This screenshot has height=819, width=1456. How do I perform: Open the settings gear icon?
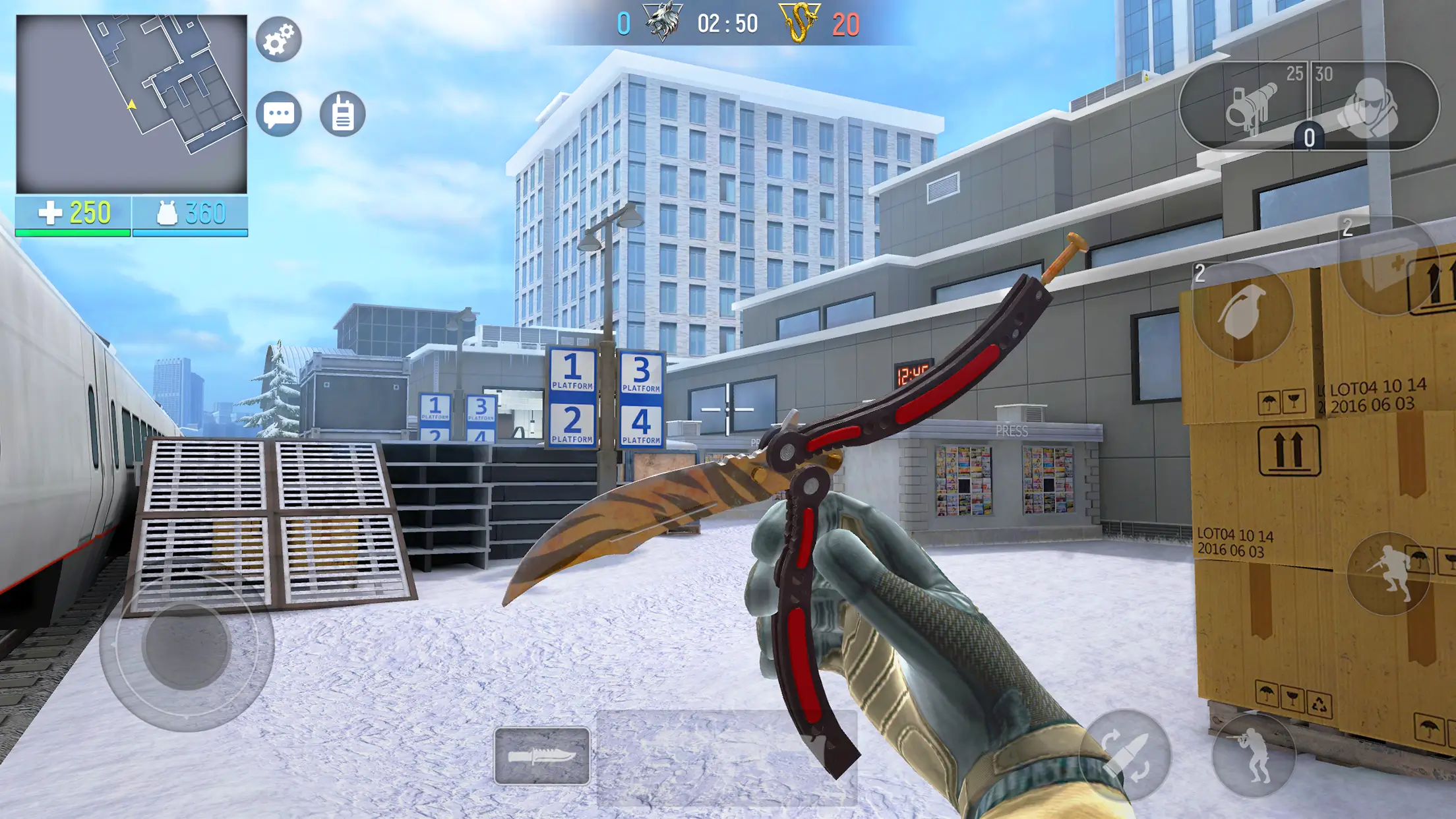pyautogui.click(x=280, y=40)
